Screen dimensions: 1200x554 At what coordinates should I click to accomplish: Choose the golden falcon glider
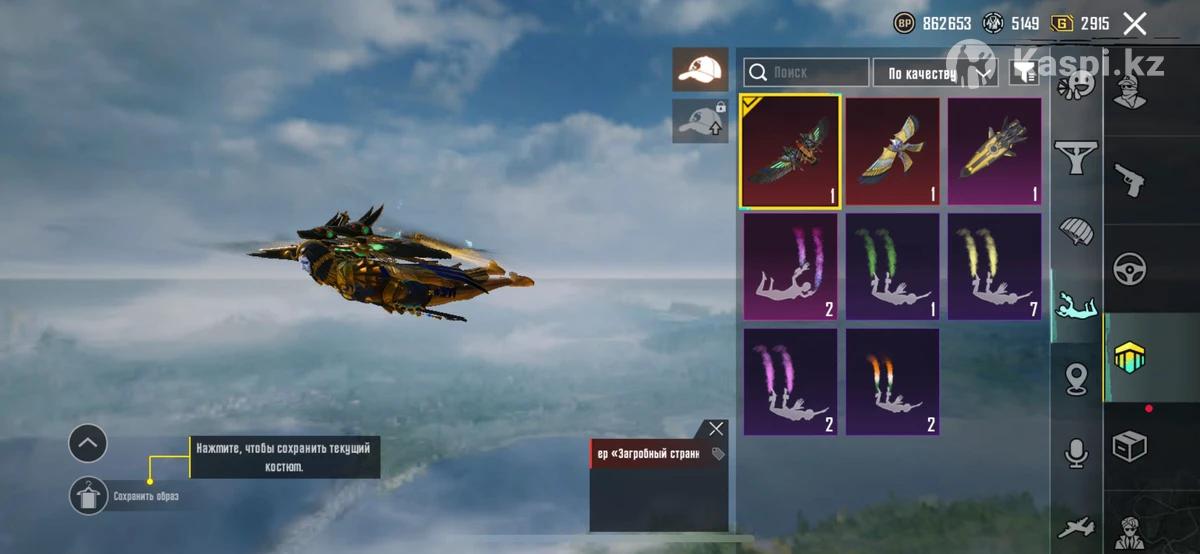tap(893, 151)
